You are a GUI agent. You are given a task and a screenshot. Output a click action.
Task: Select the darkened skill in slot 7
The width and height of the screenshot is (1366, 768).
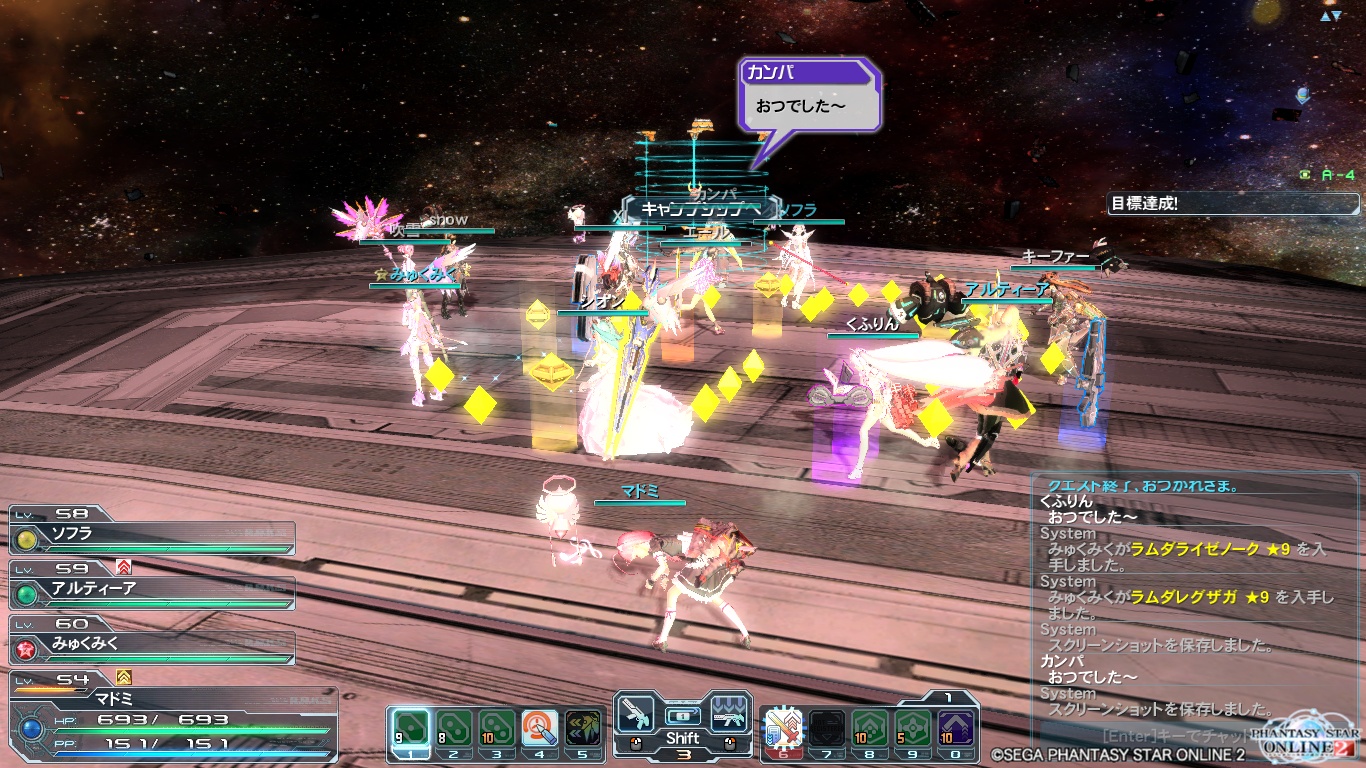(x=826, y=728)
